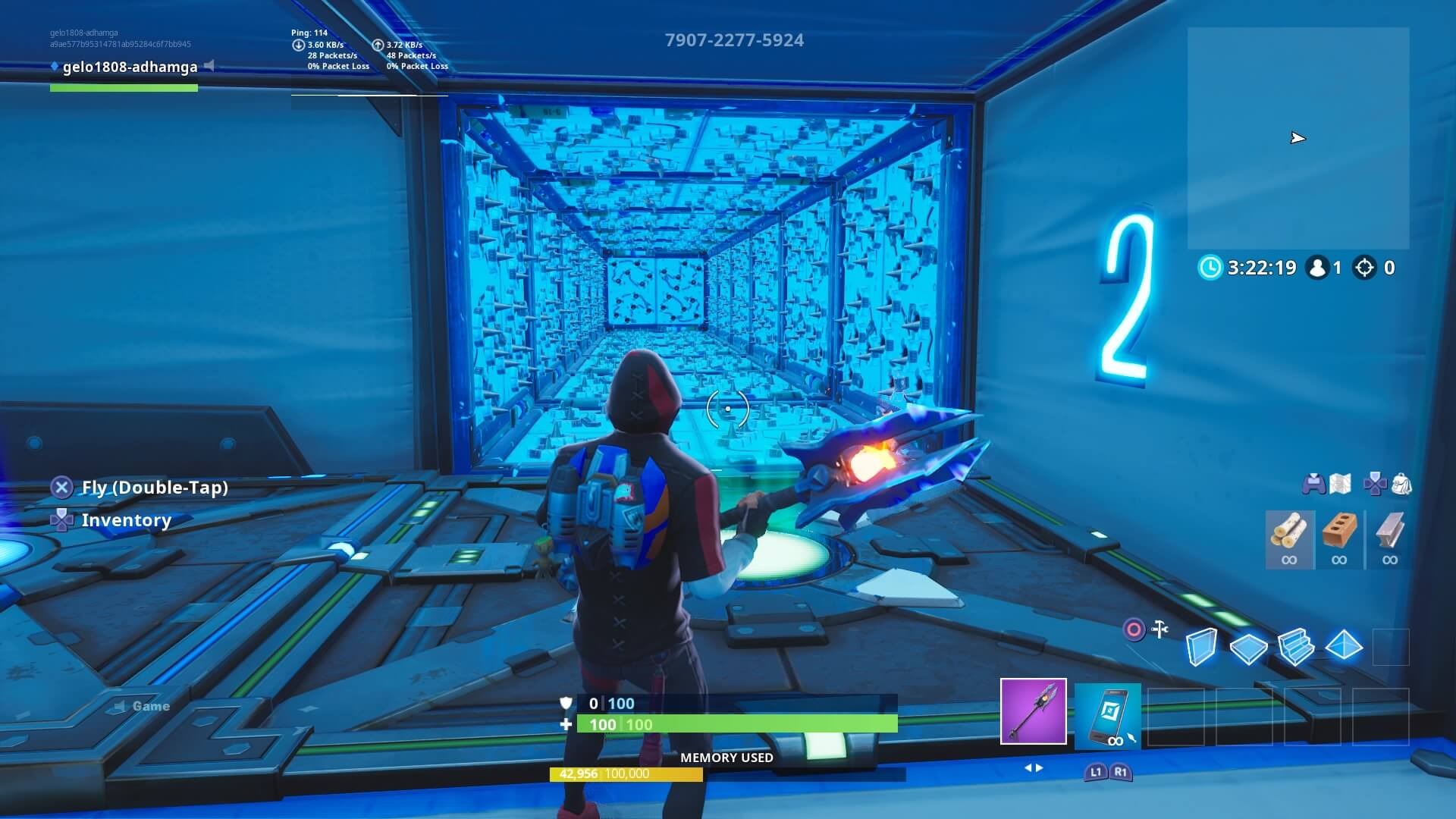Select the metal material slot
The image size is (1456, 819).
tap(1389, 540)
